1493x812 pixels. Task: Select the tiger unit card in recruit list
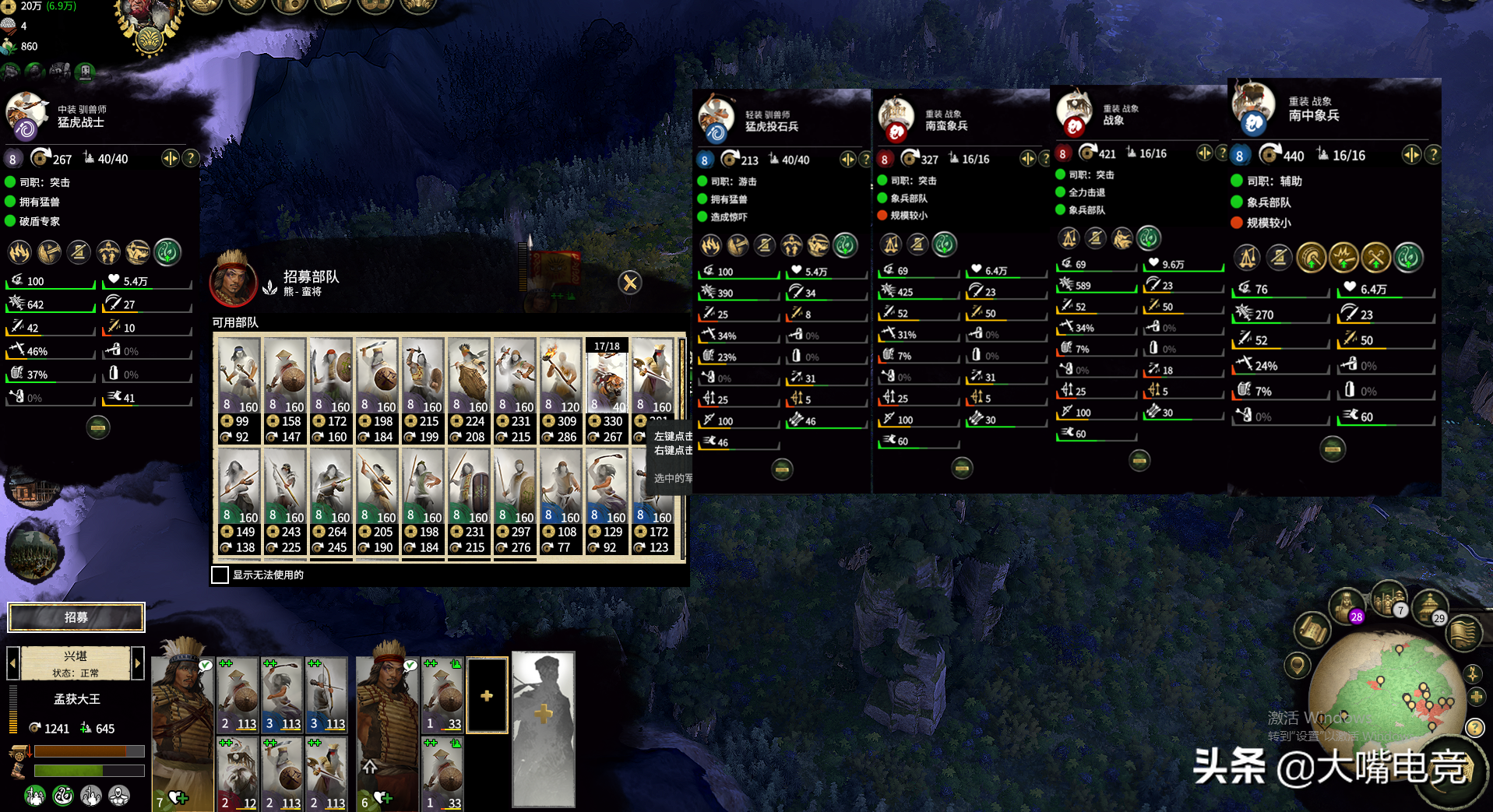(x=607, y=391)
